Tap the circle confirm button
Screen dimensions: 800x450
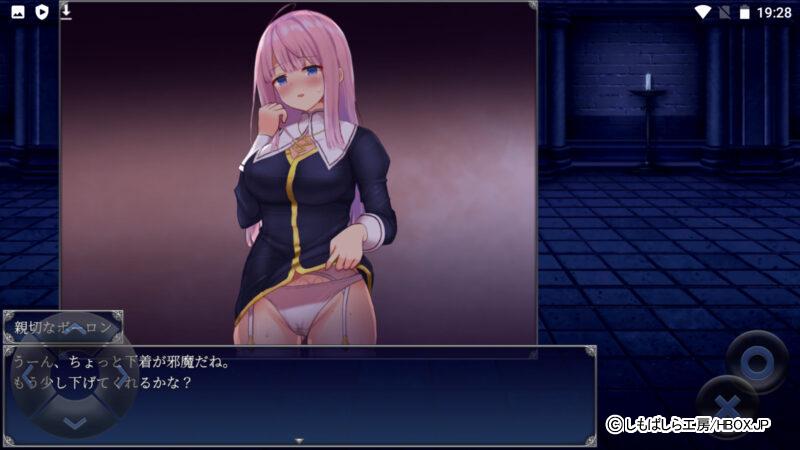click(757, 359)
